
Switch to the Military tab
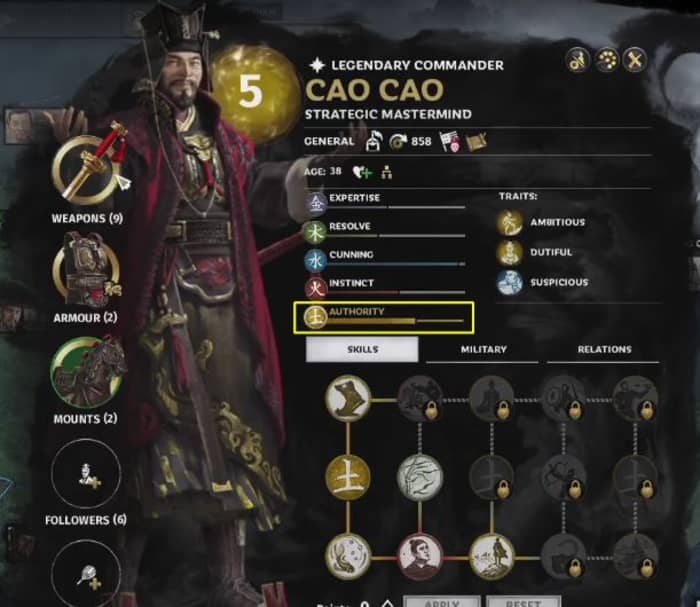tap(483, 349)
